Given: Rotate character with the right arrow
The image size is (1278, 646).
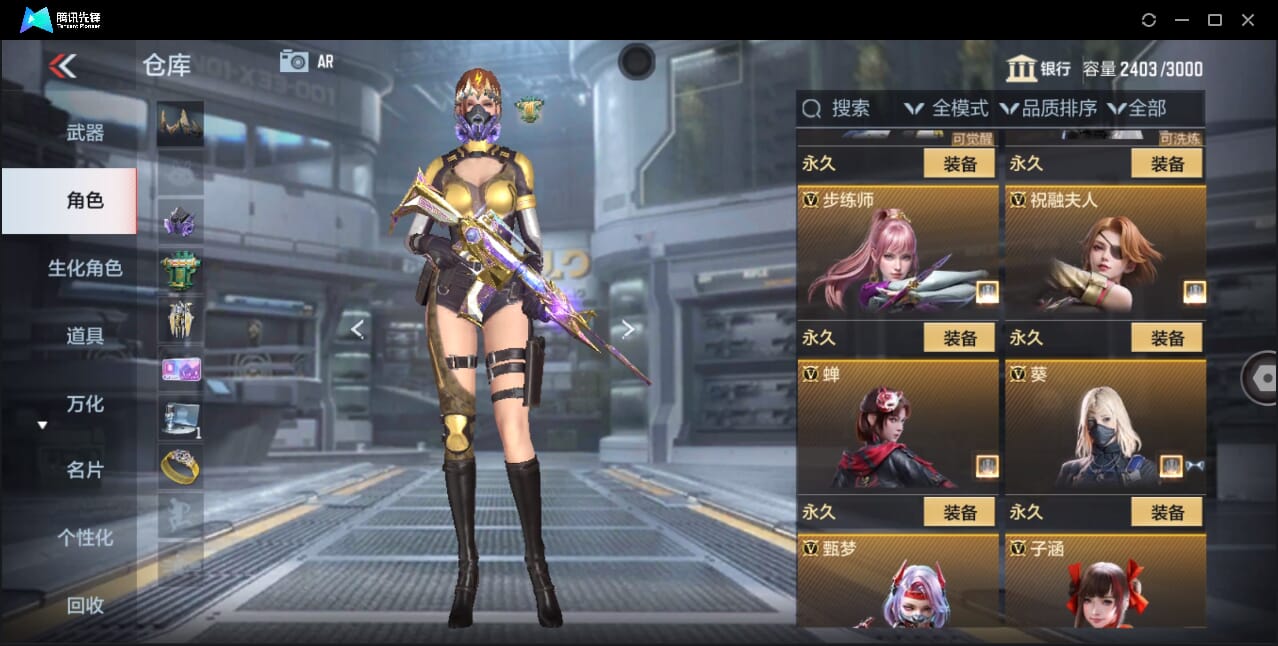Looking at the screenshot, I should click(x=628, y=329).
